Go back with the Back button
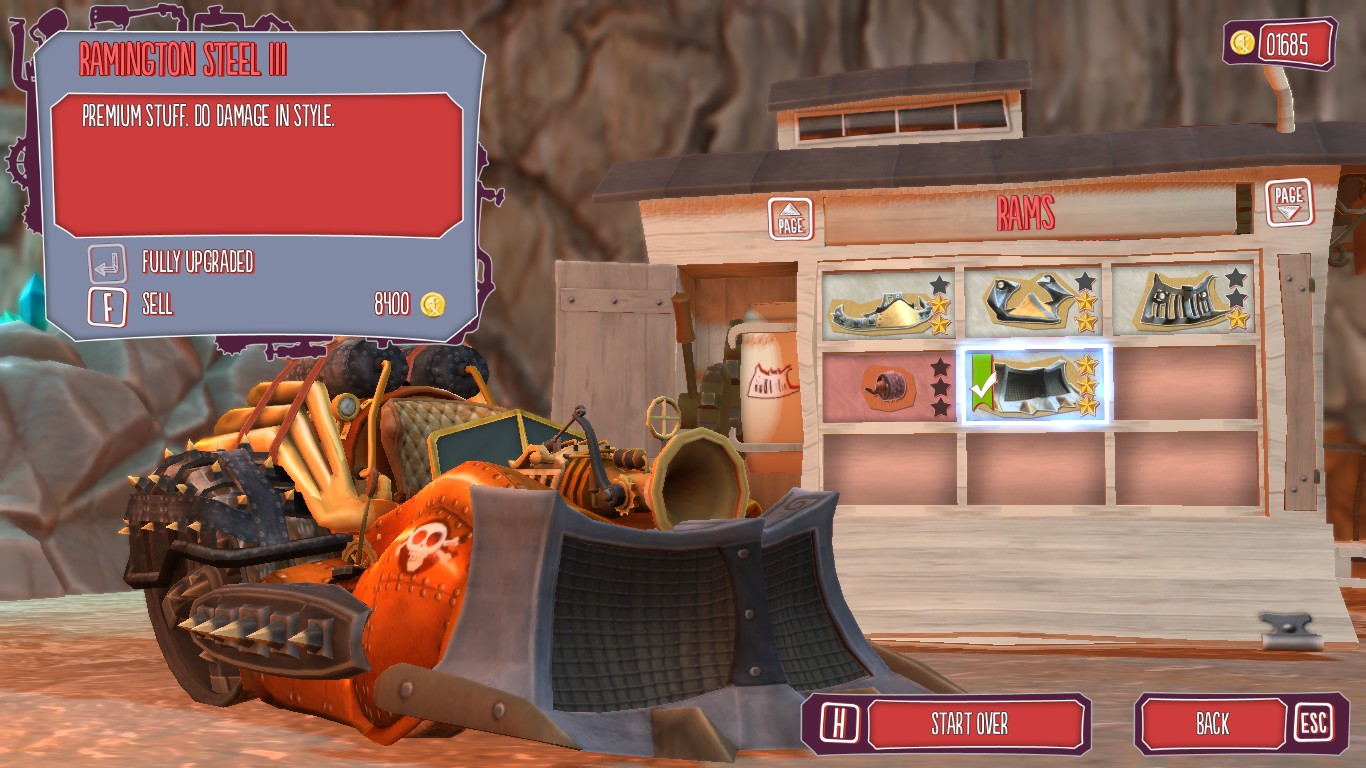This screenshot has width=1366, height=768. click(1212, 724)
